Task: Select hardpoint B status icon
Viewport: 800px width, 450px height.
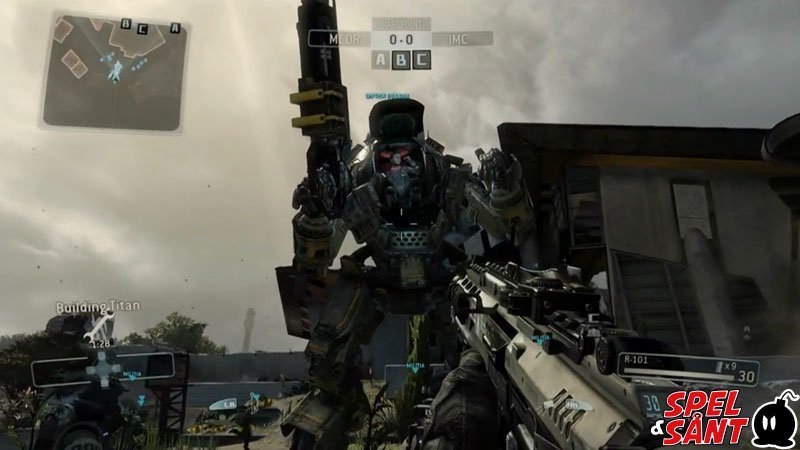Action: (402, 59)
